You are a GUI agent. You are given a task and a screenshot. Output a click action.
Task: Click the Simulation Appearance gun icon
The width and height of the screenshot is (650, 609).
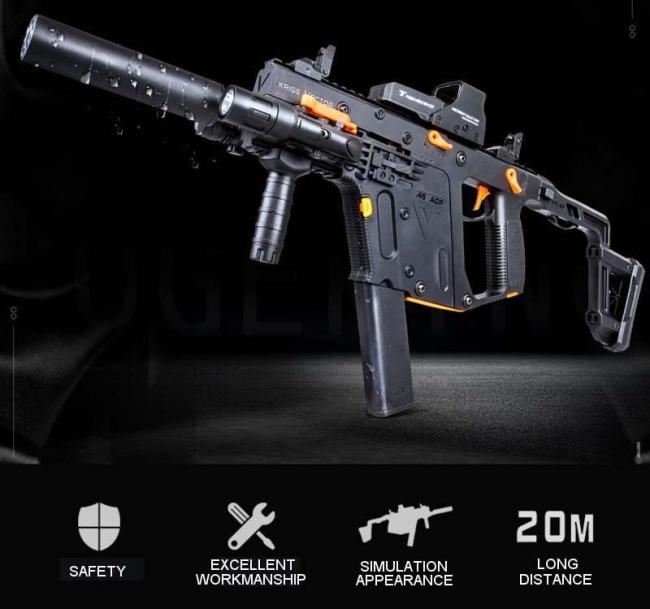(x=403, y=524)
